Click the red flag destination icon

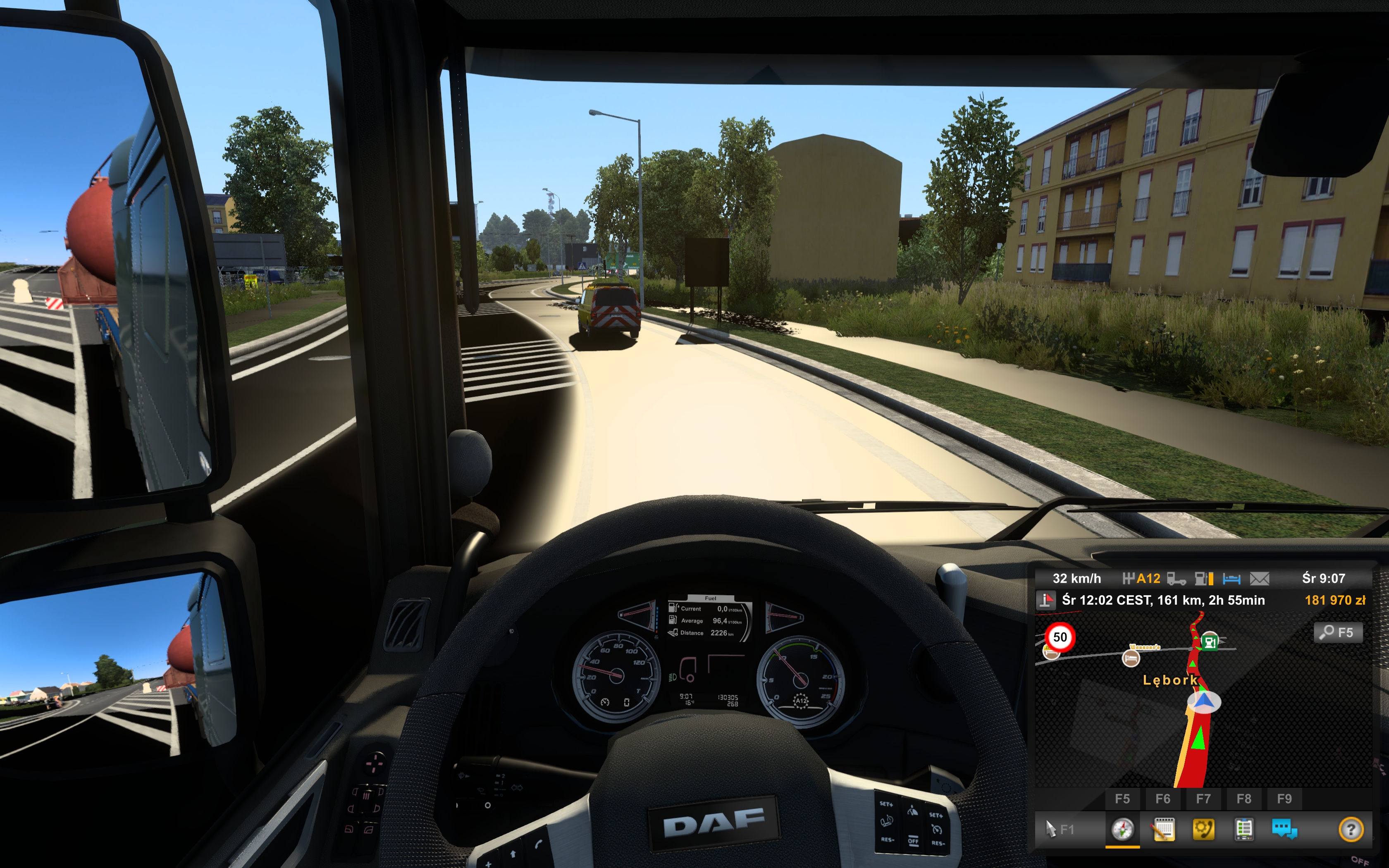coord(1045,601)
